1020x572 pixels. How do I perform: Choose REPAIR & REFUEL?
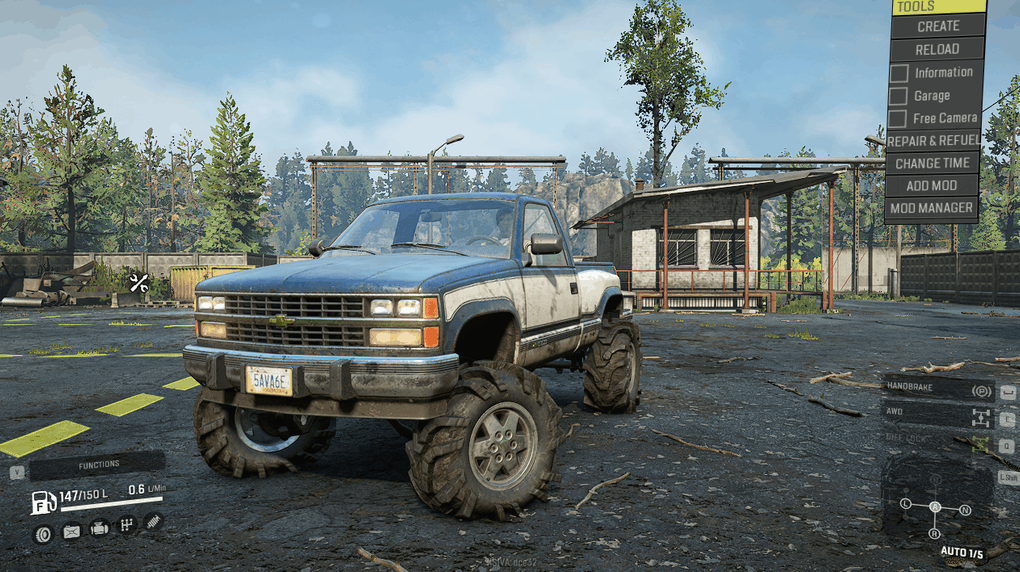coord(933,141)
